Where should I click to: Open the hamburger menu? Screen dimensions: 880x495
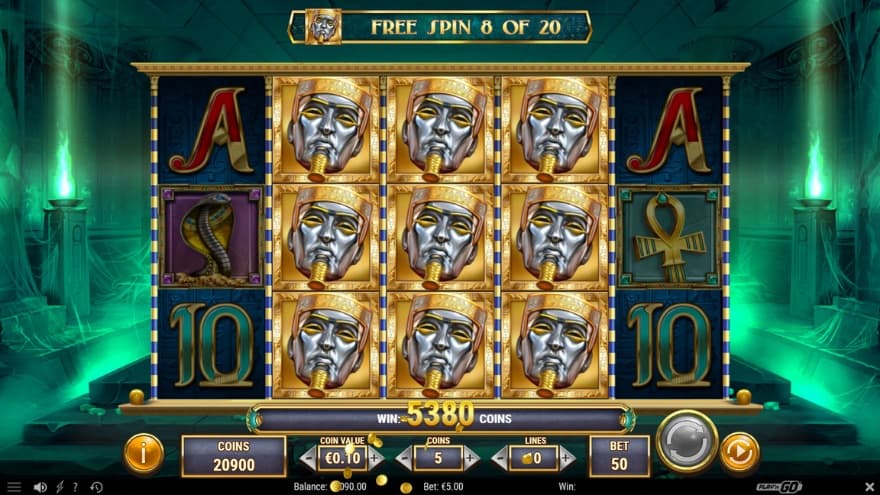point(14,487)
